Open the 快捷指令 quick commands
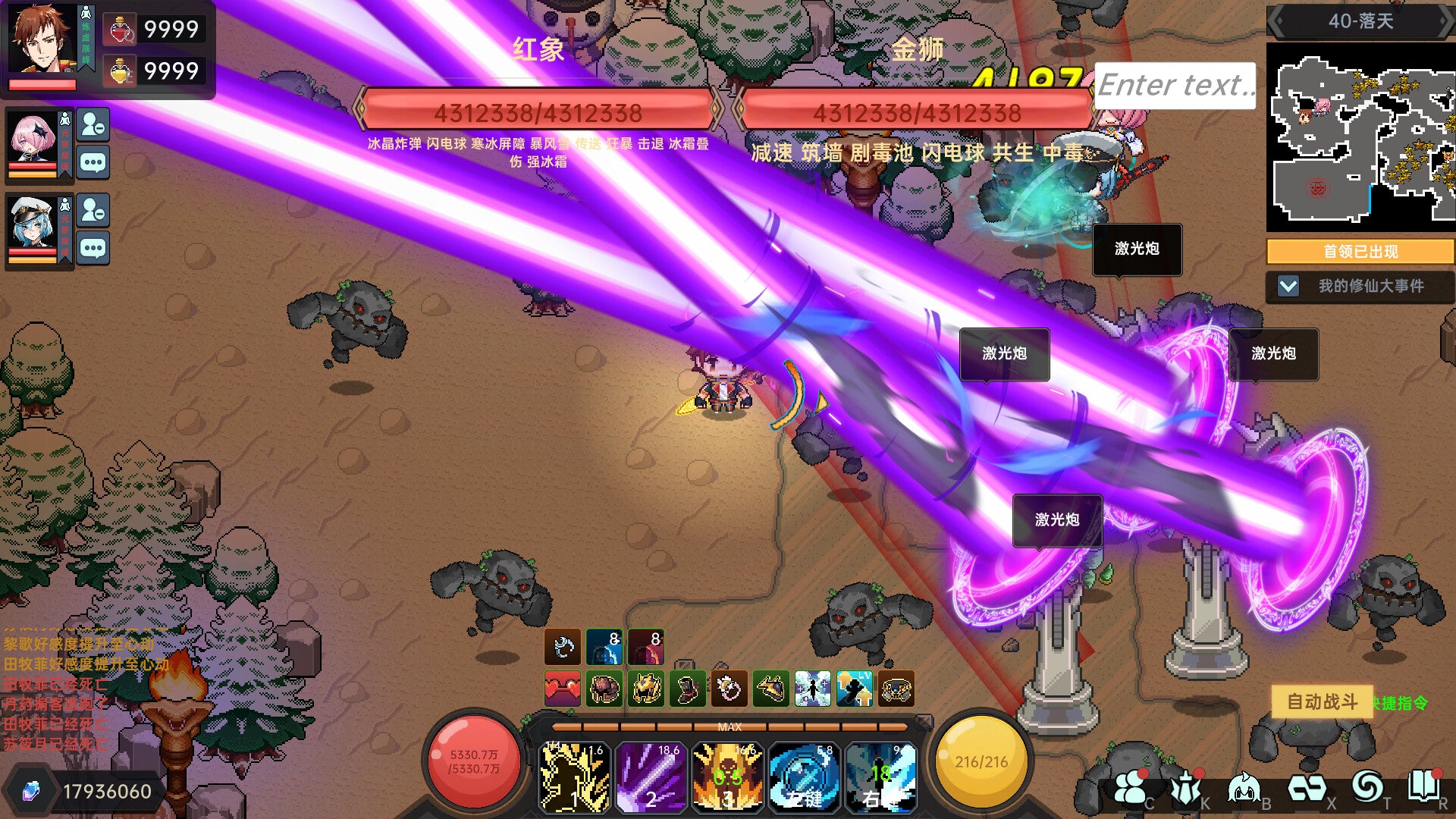This screenshot has width=1456, height=819. [1400, 703]
